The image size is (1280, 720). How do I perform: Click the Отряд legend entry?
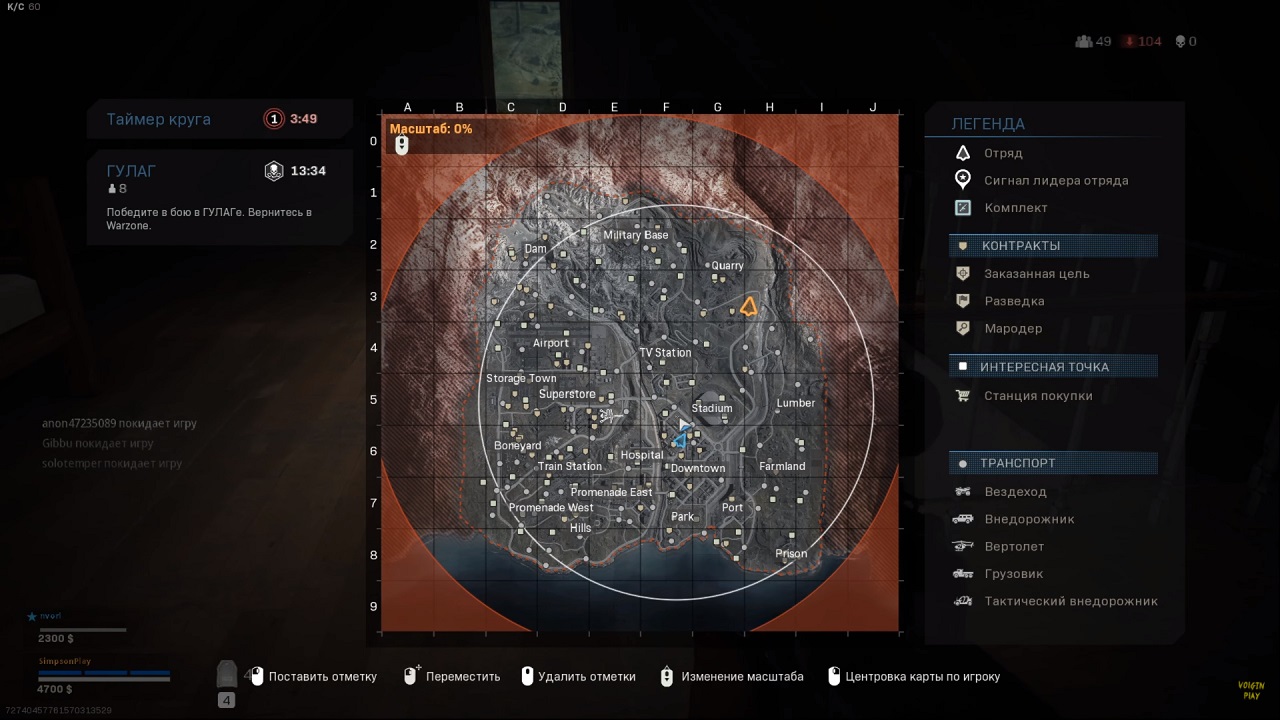(1003, 153)
